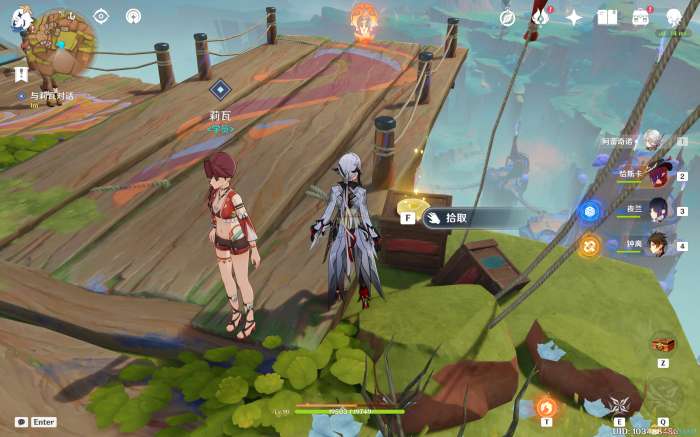700x437 pixels.
Task: Activate the orange elemental burst ability
Action: (x=546, y=406)
